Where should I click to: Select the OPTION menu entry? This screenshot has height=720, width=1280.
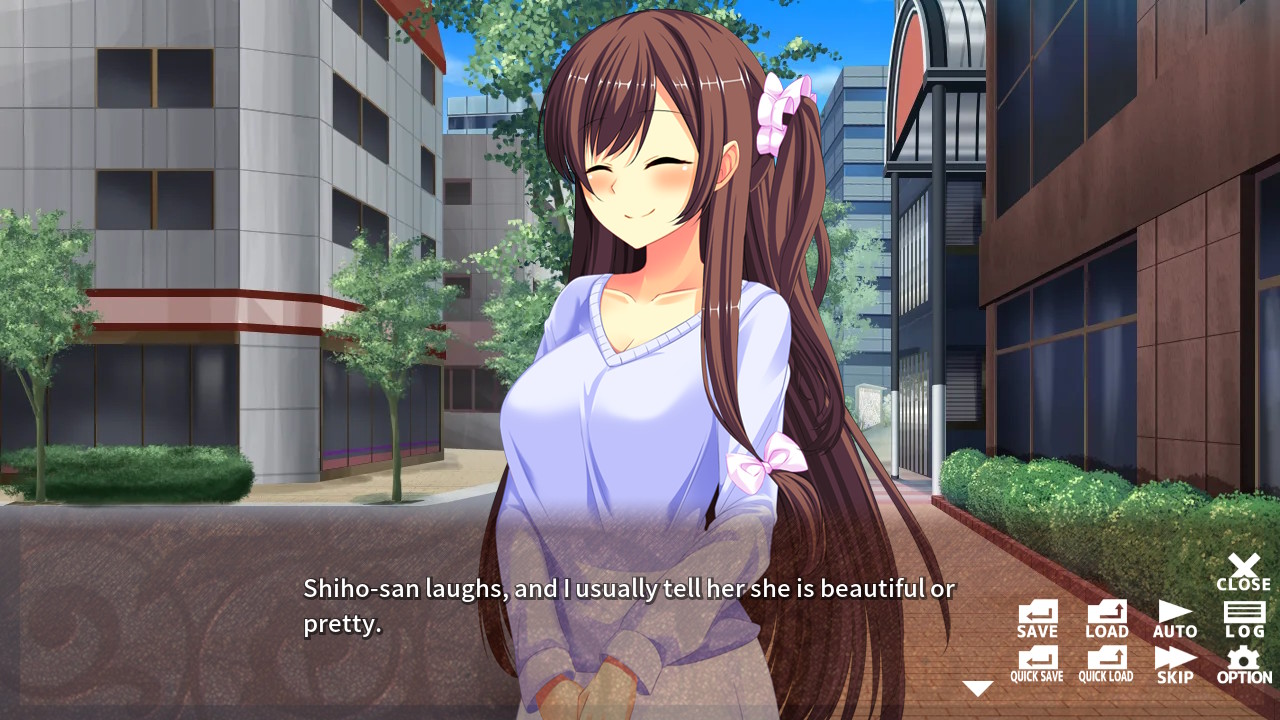click(x=1243, y=664)
